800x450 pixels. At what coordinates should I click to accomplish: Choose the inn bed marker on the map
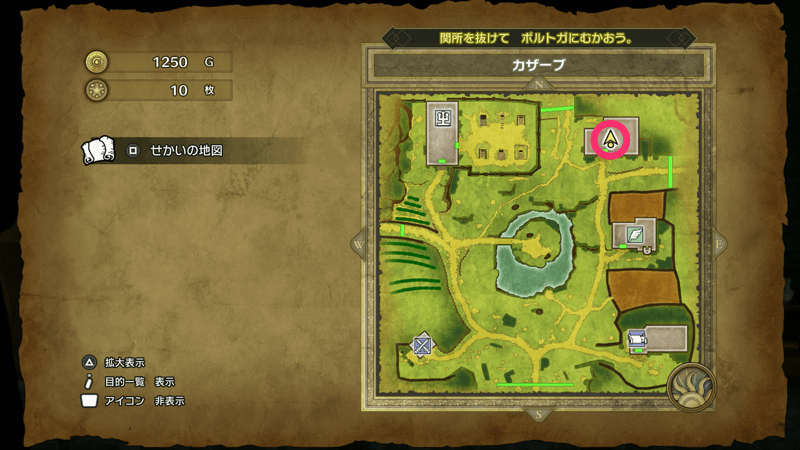(x=636, y=343)
